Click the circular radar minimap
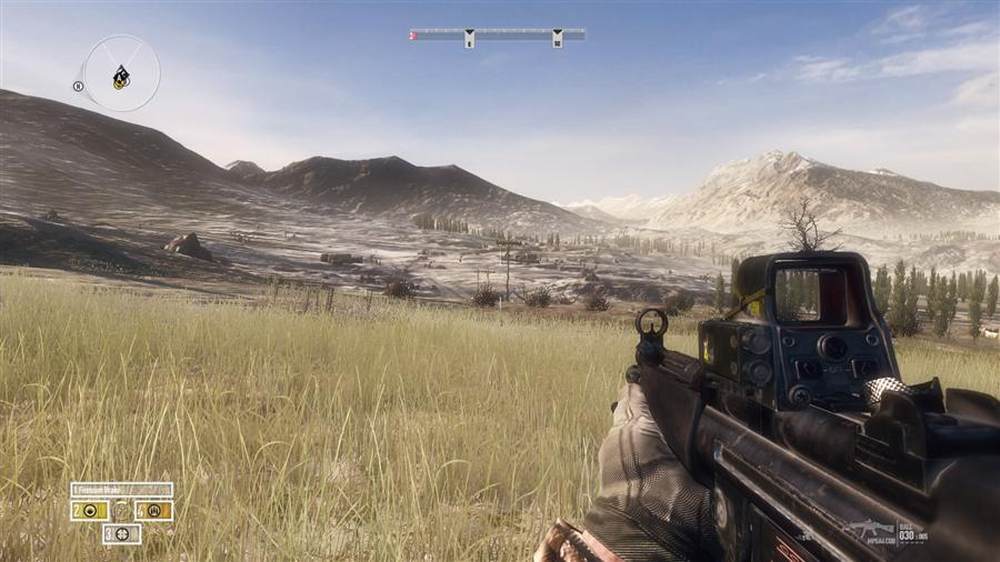 pyautogui.click(x=121, y=73)
